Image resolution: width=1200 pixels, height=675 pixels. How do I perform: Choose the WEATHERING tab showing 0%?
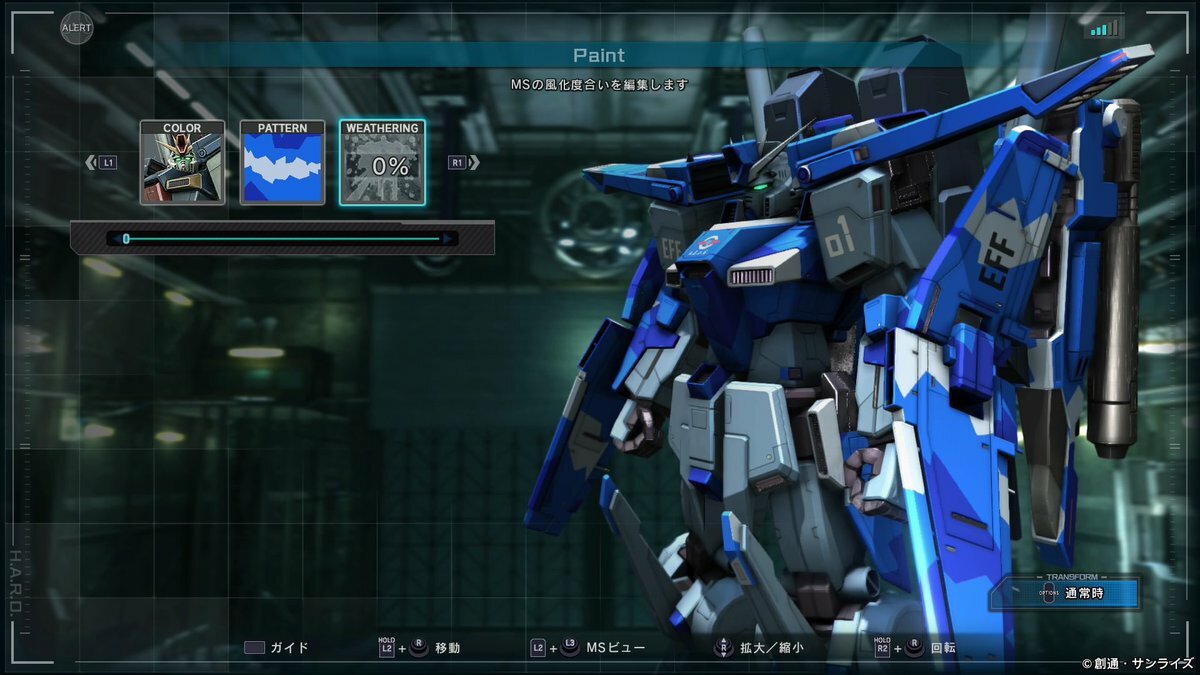[x=382, y=163]
